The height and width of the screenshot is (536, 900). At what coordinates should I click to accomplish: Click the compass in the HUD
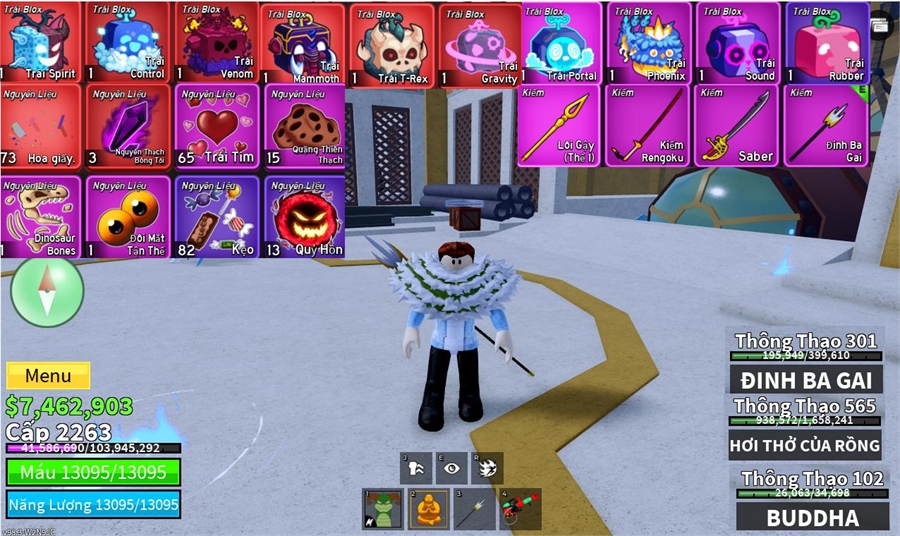(46, 291)
